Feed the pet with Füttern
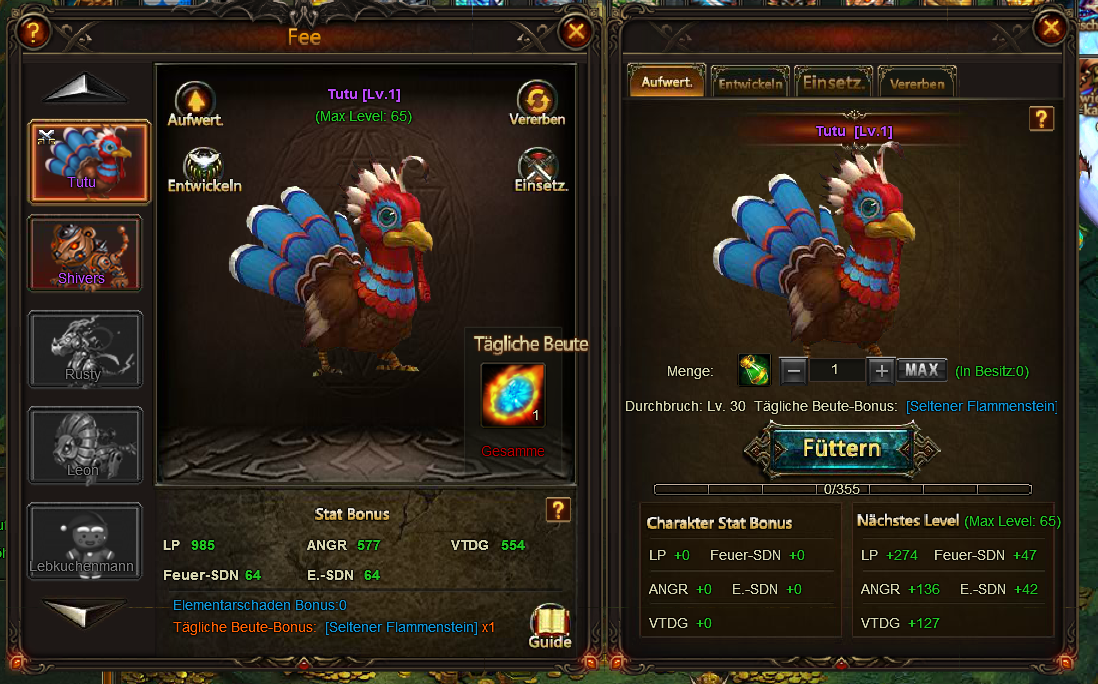The width and height of the screenshot is (1098, 684). (x=842, y=448)
